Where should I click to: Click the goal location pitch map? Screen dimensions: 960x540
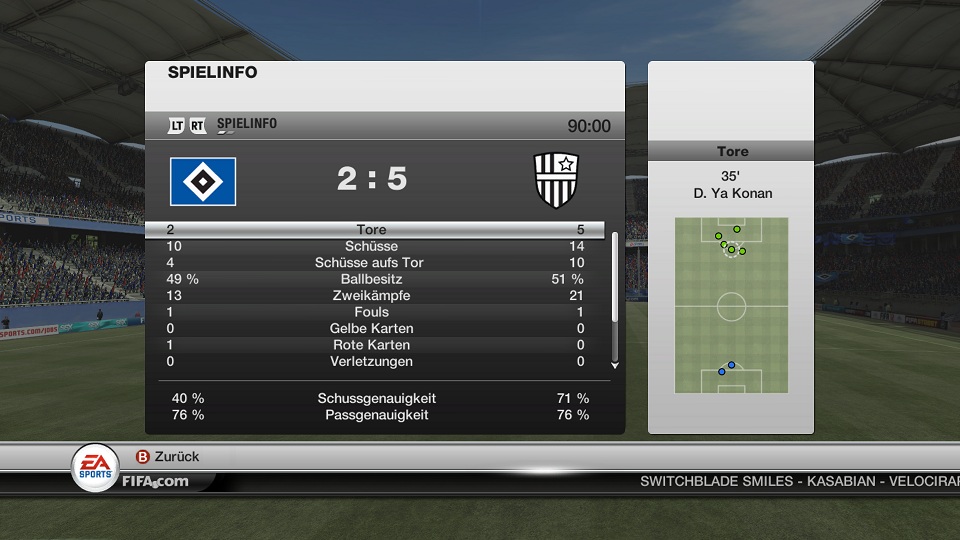coord(731,305)
